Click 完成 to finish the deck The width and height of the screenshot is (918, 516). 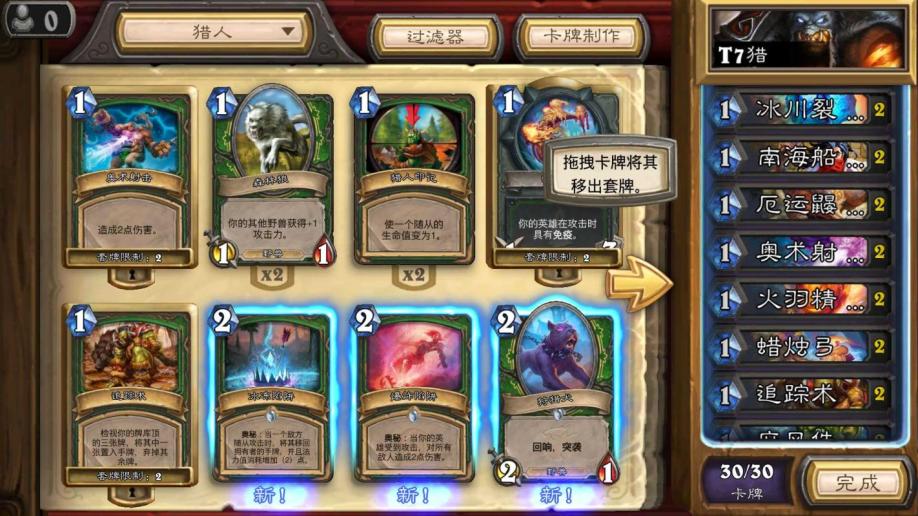click(857, 482)
